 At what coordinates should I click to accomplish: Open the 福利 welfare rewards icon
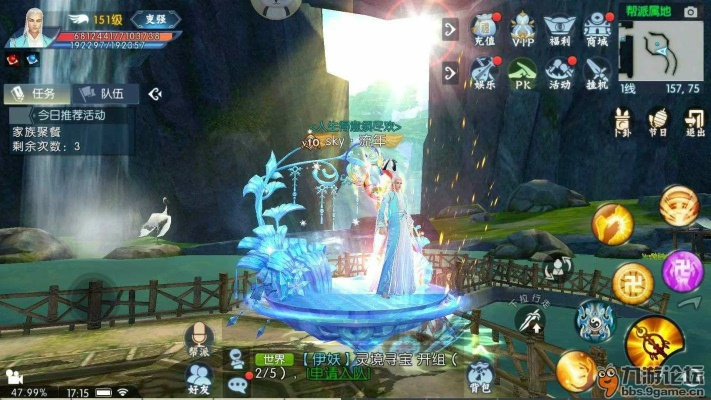(561, 28)
